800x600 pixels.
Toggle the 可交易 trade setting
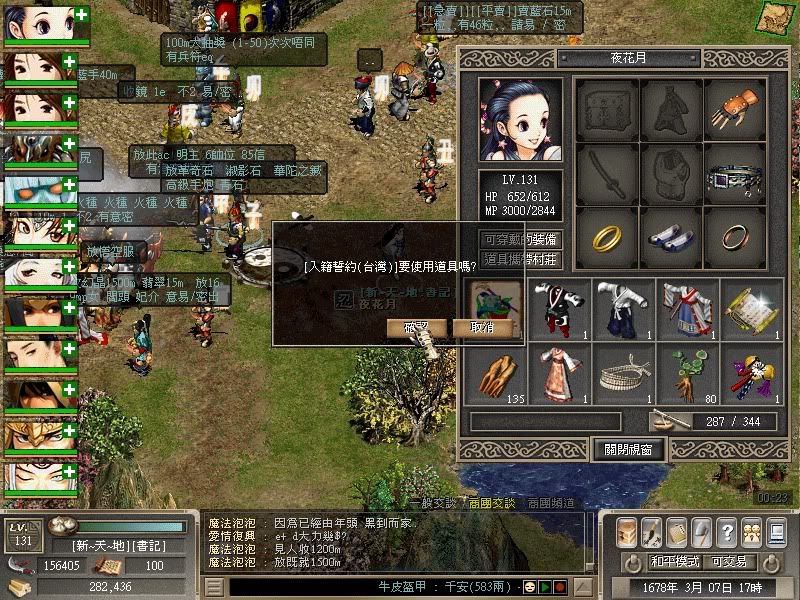click(x=727, y=561)
